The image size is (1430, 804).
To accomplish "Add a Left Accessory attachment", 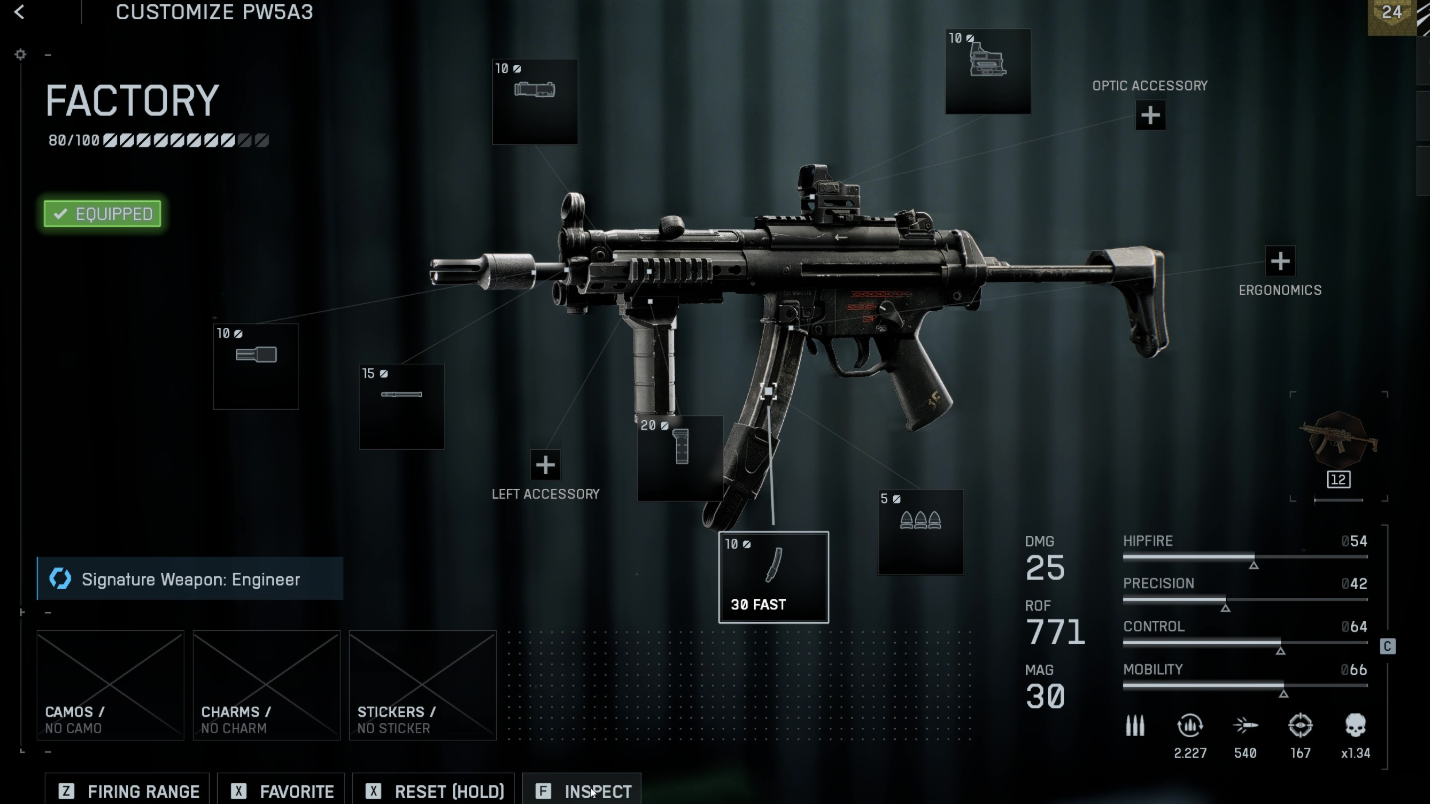I will 545,465.
